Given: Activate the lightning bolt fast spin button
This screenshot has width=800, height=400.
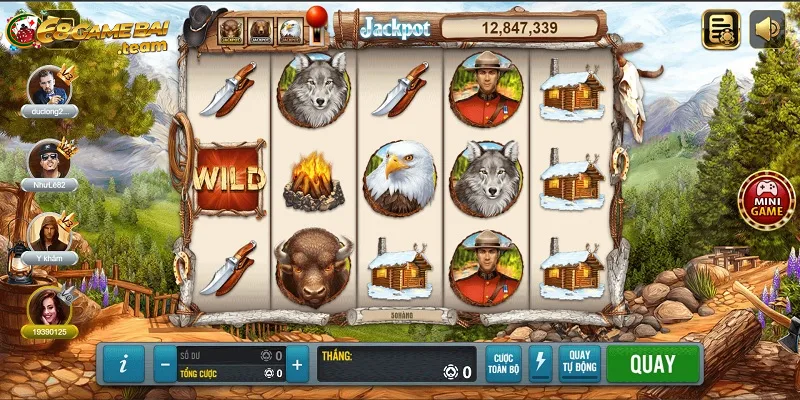Looking at the screenshot, I should click(540, 364).
